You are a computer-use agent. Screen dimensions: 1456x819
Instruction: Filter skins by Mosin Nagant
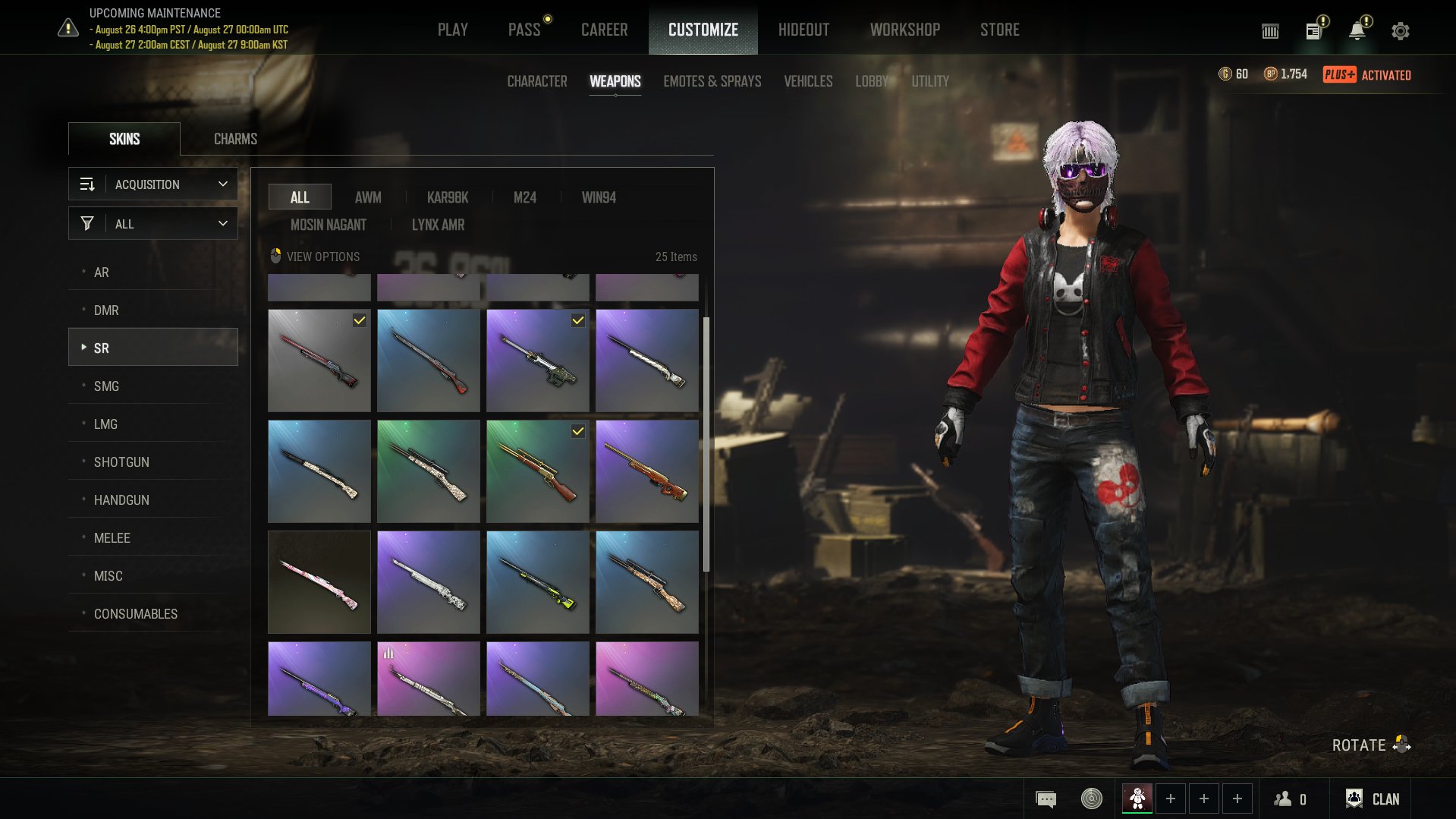(x=328, y=225)
